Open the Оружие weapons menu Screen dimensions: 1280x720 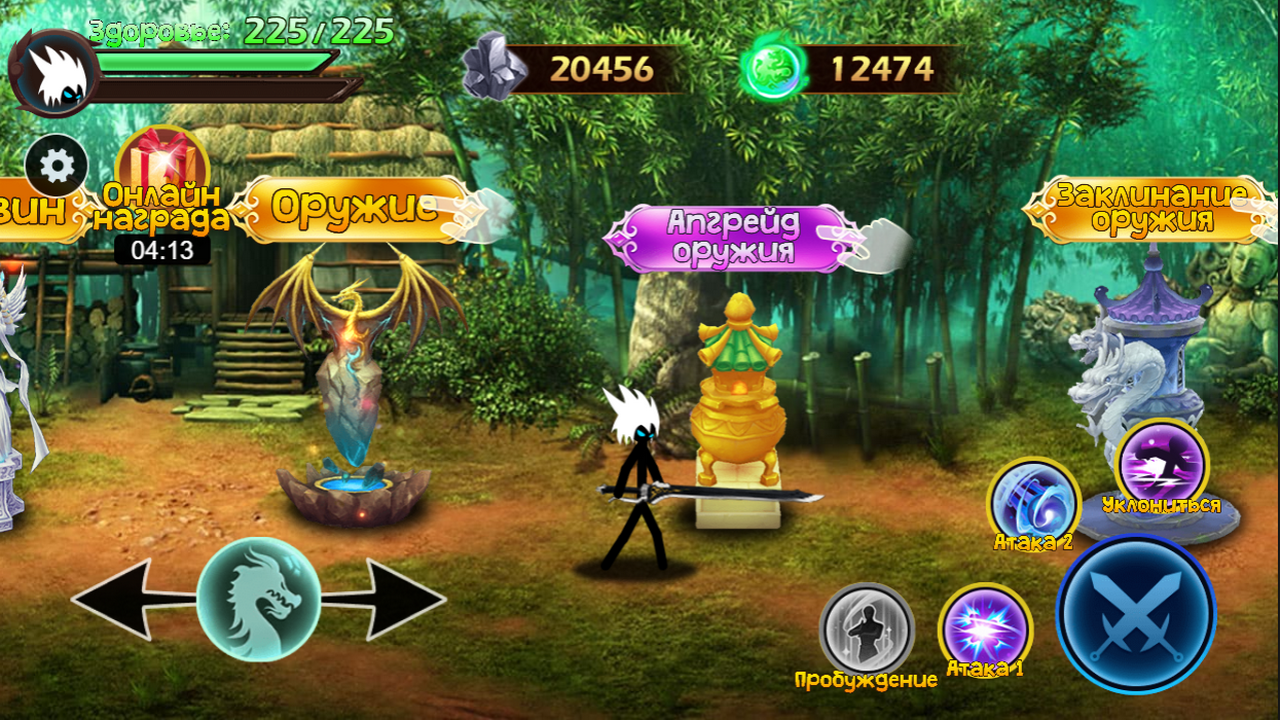click(350, 208)
